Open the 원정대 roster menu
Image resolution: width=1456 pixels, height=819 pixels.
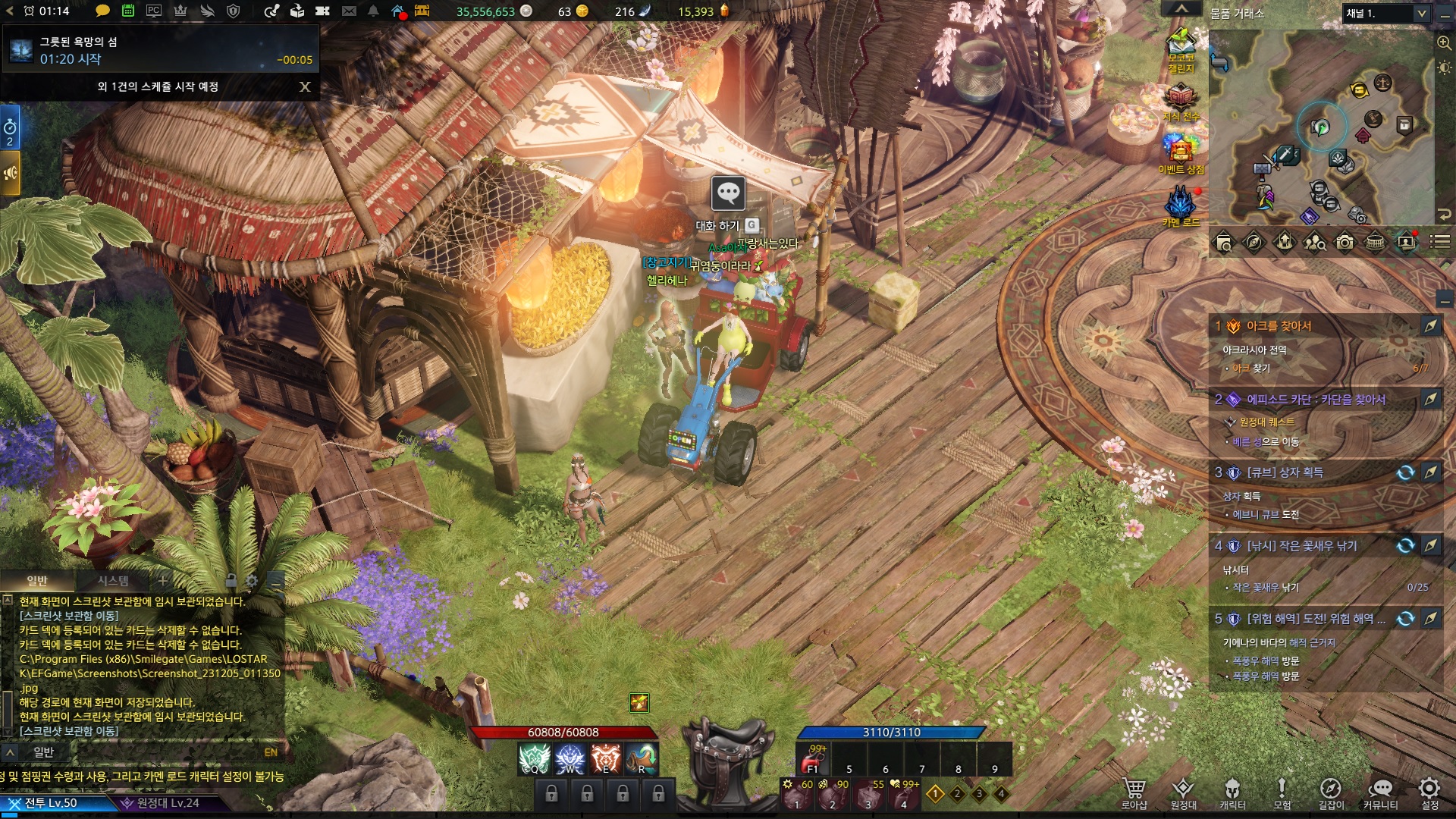click(x=1183, y=792)
